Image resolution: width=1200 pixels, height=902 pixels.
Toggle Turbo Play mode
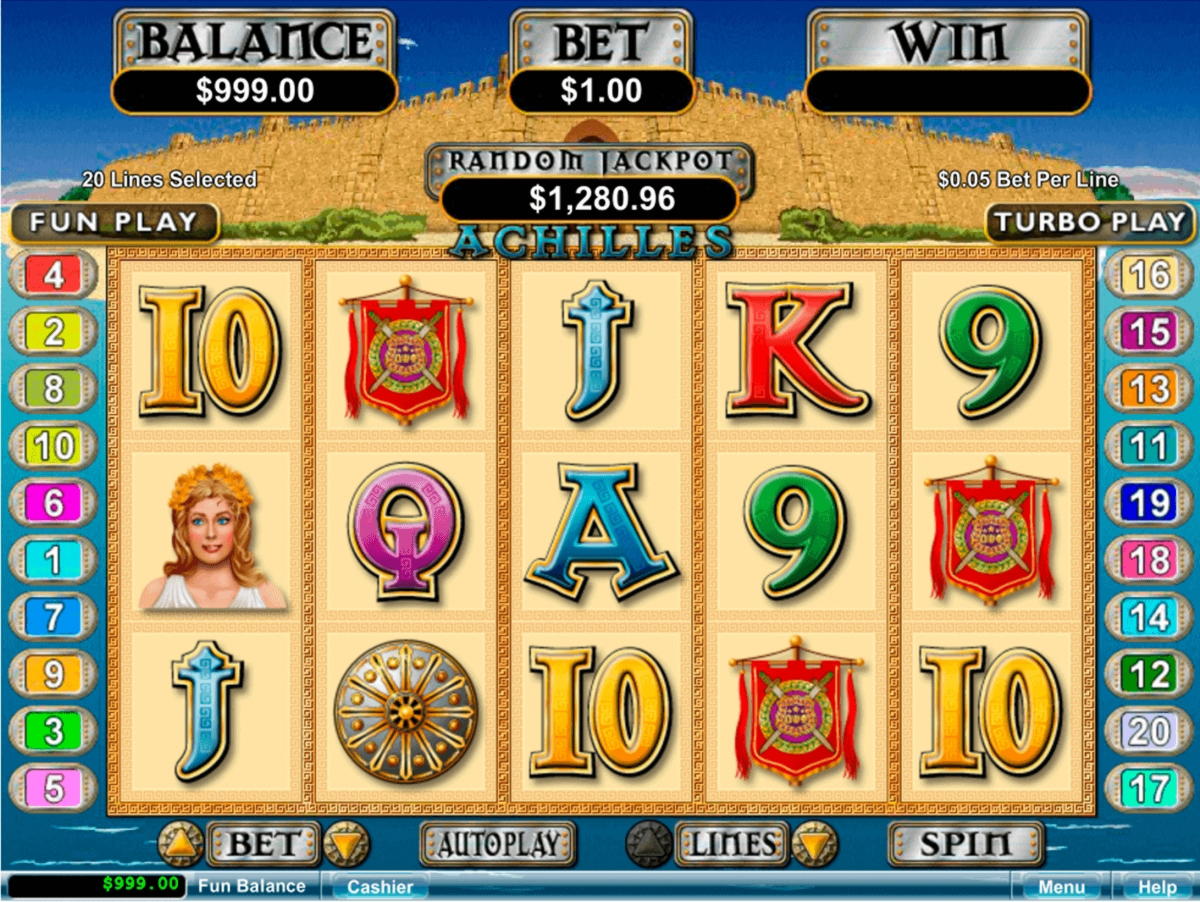click(x=1089, y=222)
